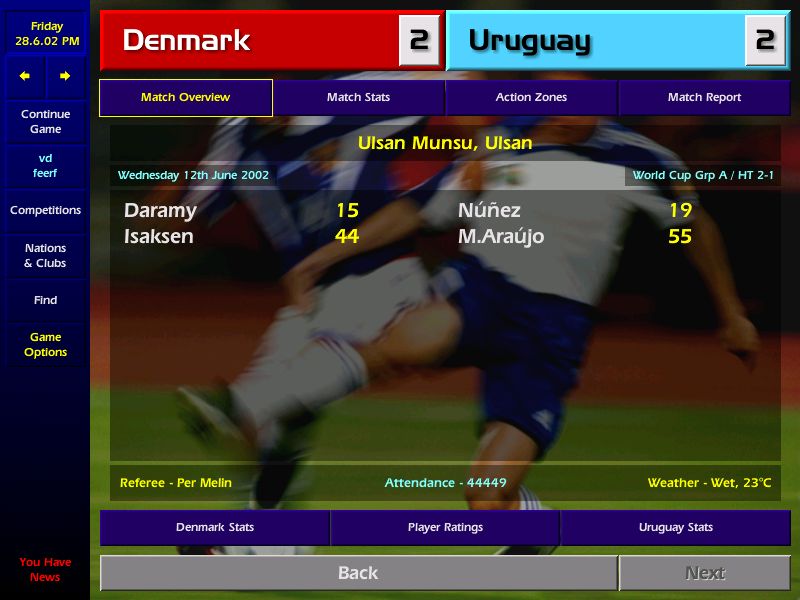
Task: View Player Ratings
Action: click(445, 527)
